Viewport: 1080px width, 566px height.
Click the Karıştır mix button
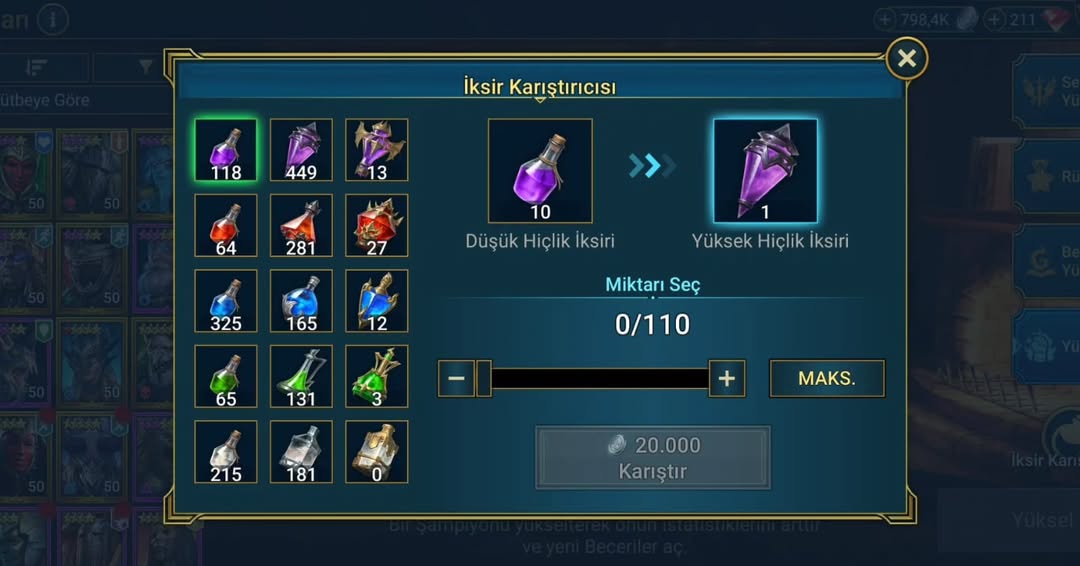(653, 458)
